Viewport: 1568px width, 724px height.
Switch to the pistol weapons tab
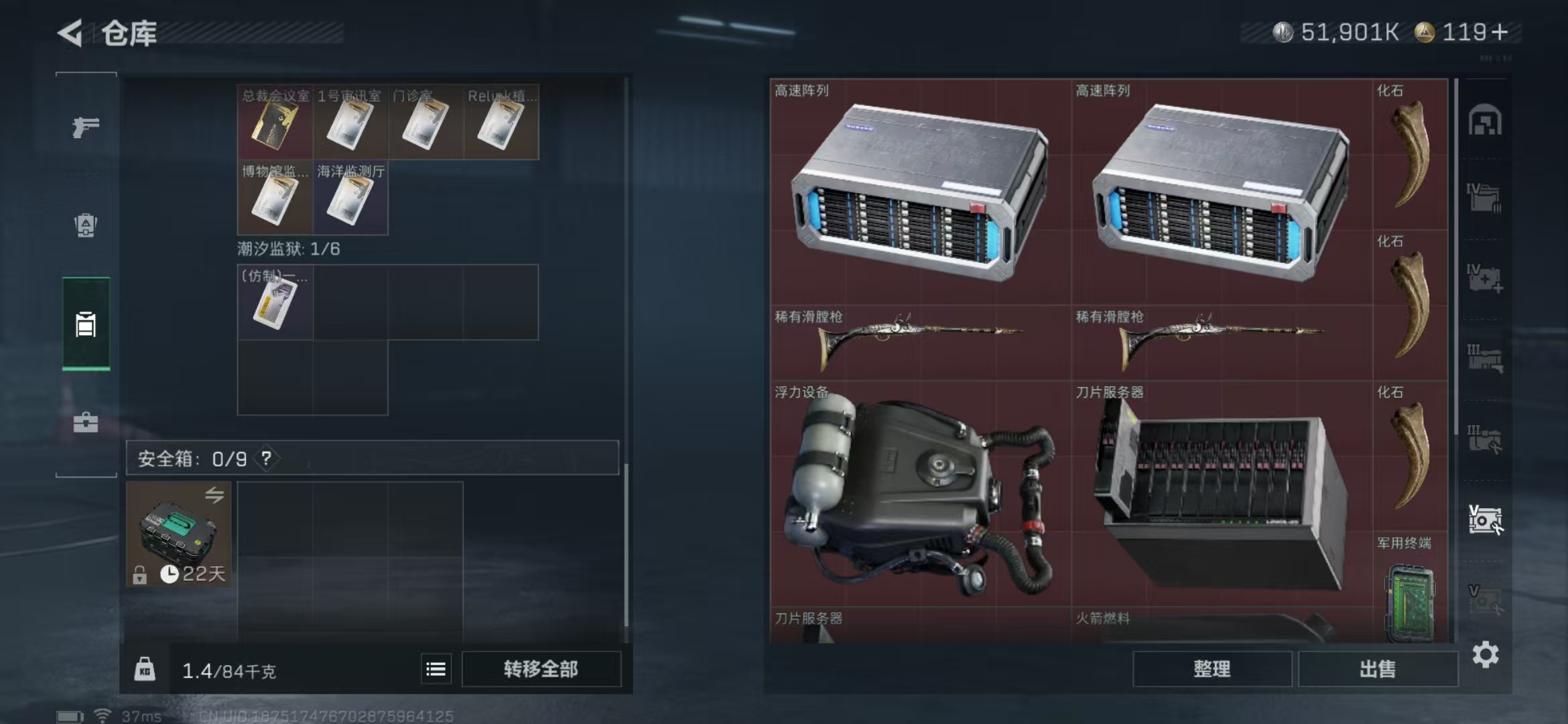pos(86,126)
